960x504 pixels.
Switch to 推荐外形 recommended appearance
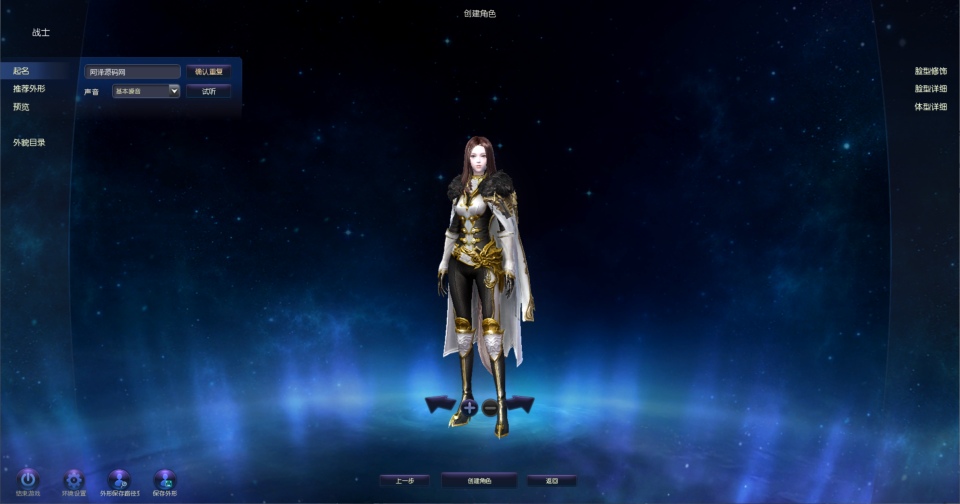point(29,89)
